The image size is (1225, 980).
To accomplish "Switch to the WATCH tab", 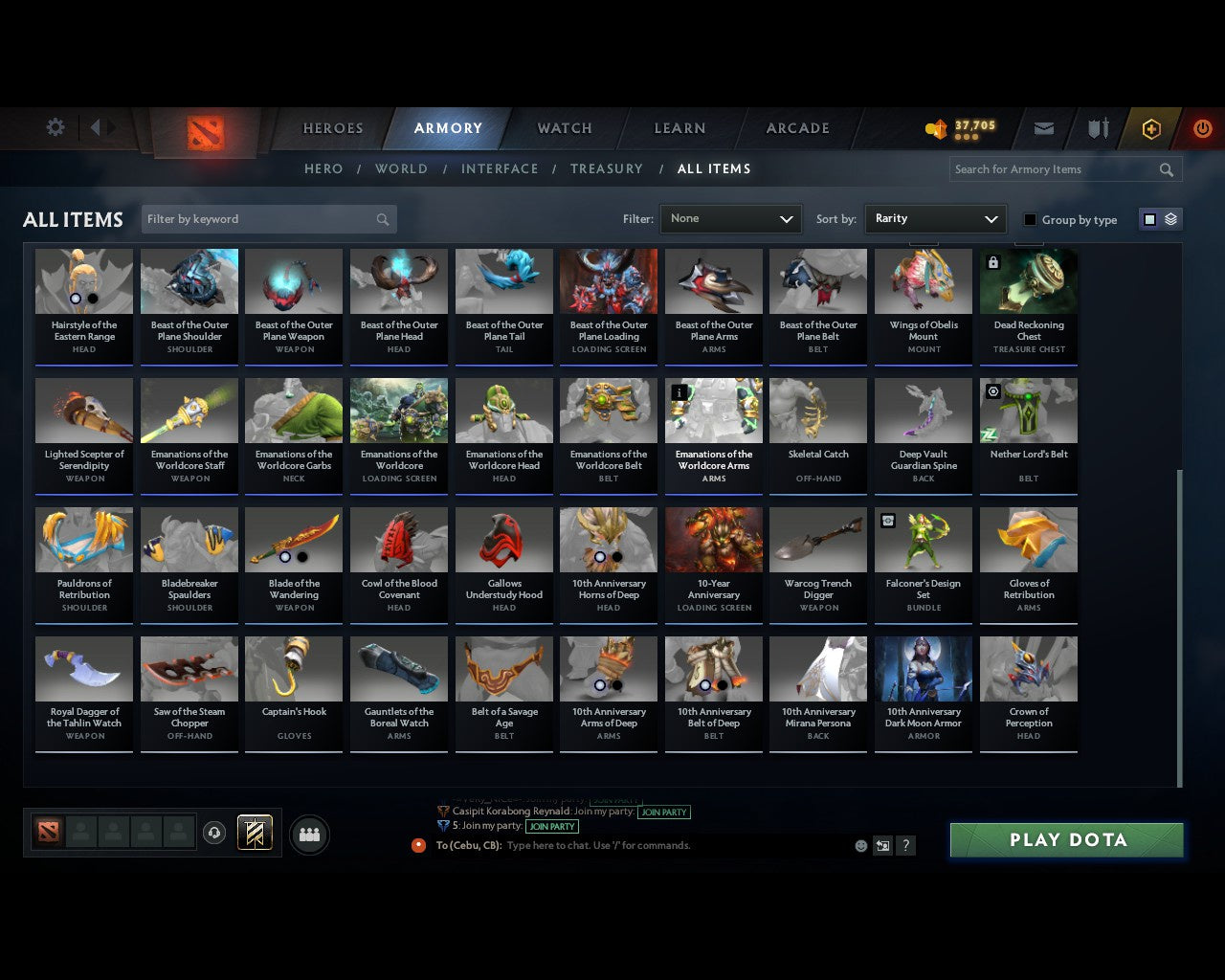I will point(564,128).
